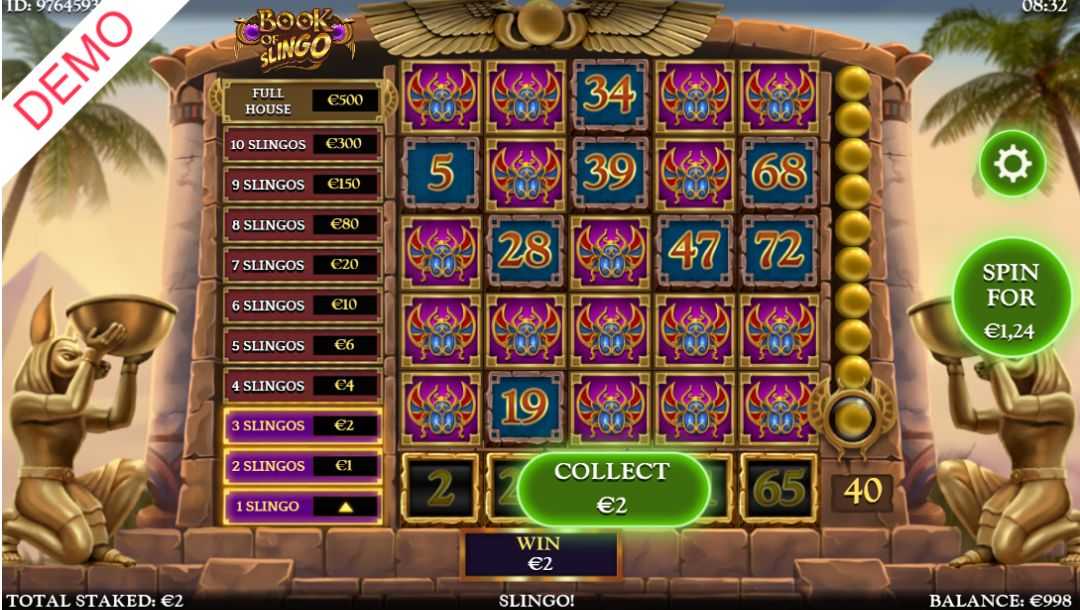Select the number 5 grid tile
Image resolution: width=1080 pixels, height=610 pixels.
pyautogui.click(x=440, y=174)
